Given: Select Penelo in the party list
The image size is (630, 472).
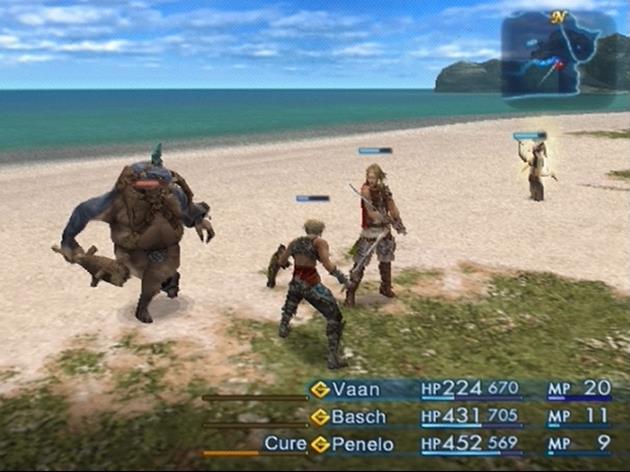Looking at the screenshot, I should 362,443.
